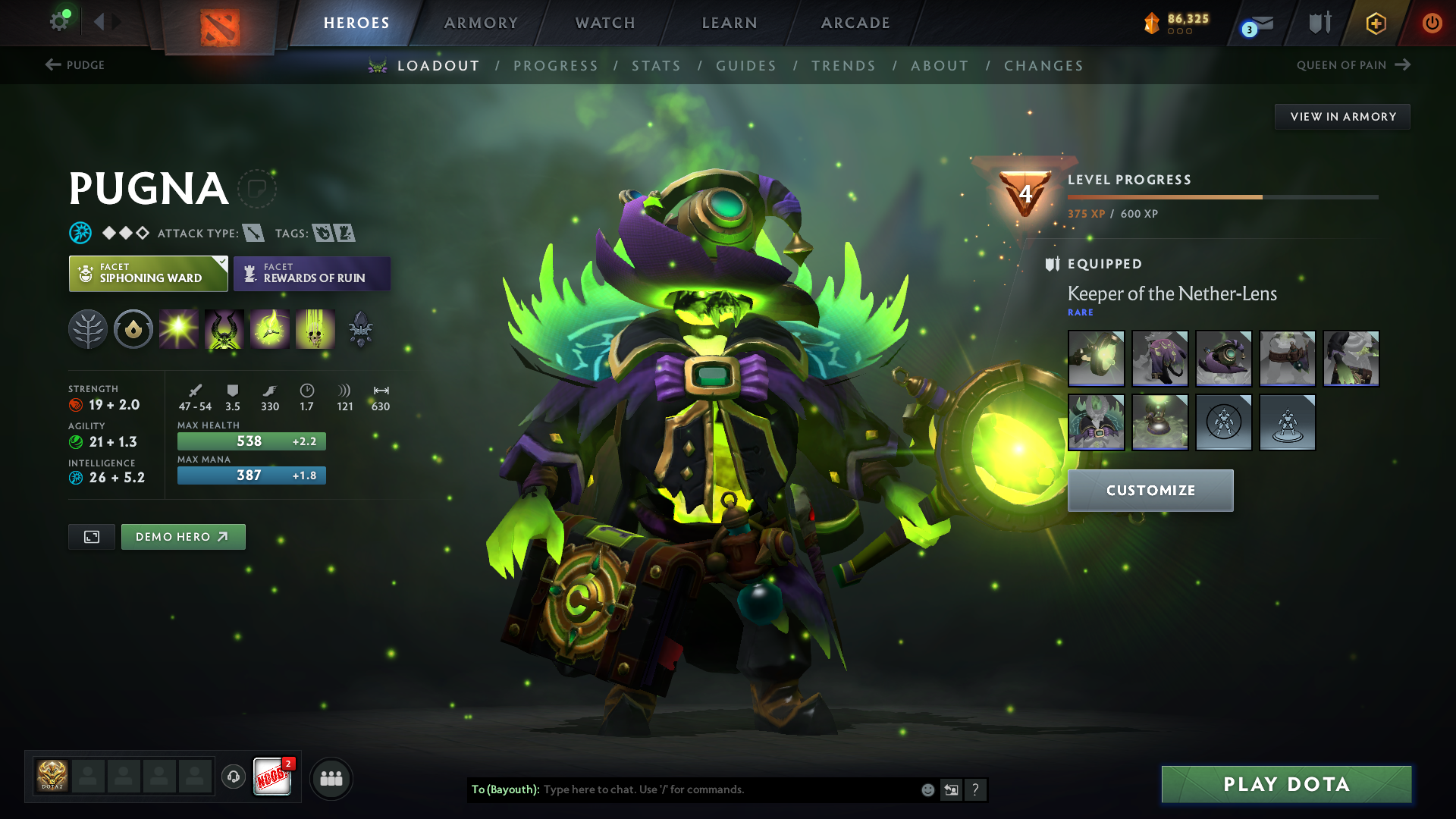Image resolution: width=1456 pixels, height=819 pixels.
Task: View hero Trends page
Action: click(843, 66)
